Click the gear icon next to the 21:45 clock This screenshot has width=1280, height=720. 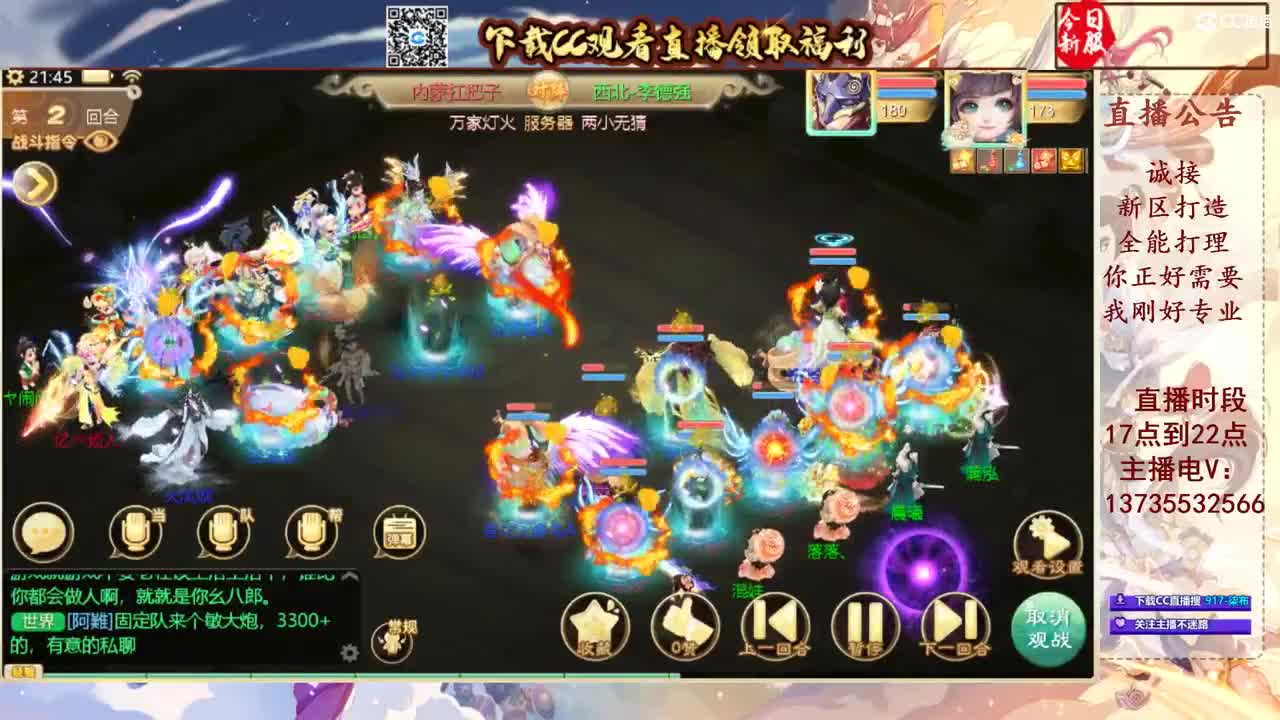(14, 75)
